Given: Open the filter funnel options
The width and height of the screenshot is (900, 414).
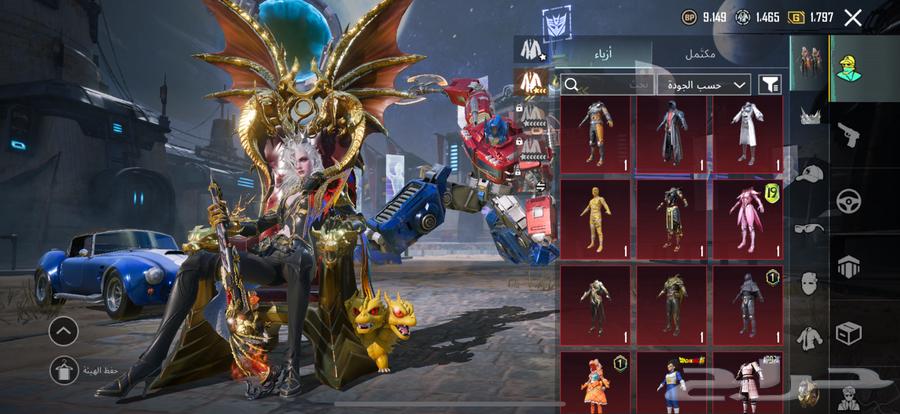Looking at the screenshot, I should tap(770, 85).
